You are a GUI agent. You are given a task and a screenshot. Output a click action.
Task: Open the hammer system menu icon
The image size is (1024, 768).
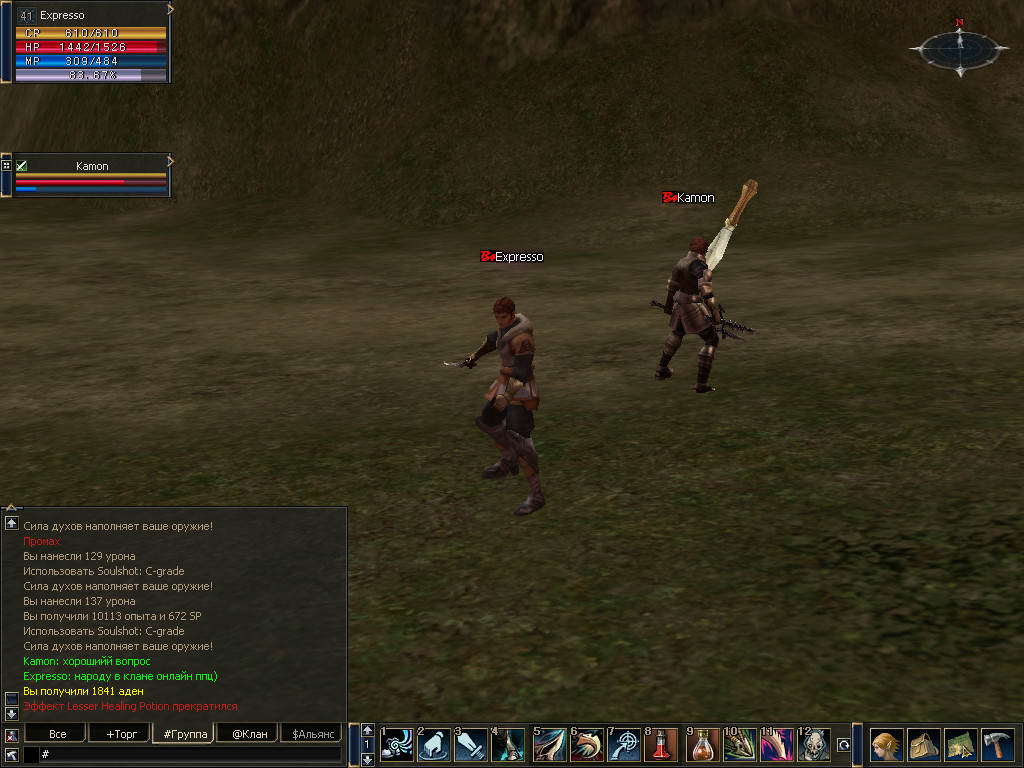[996, 745]
